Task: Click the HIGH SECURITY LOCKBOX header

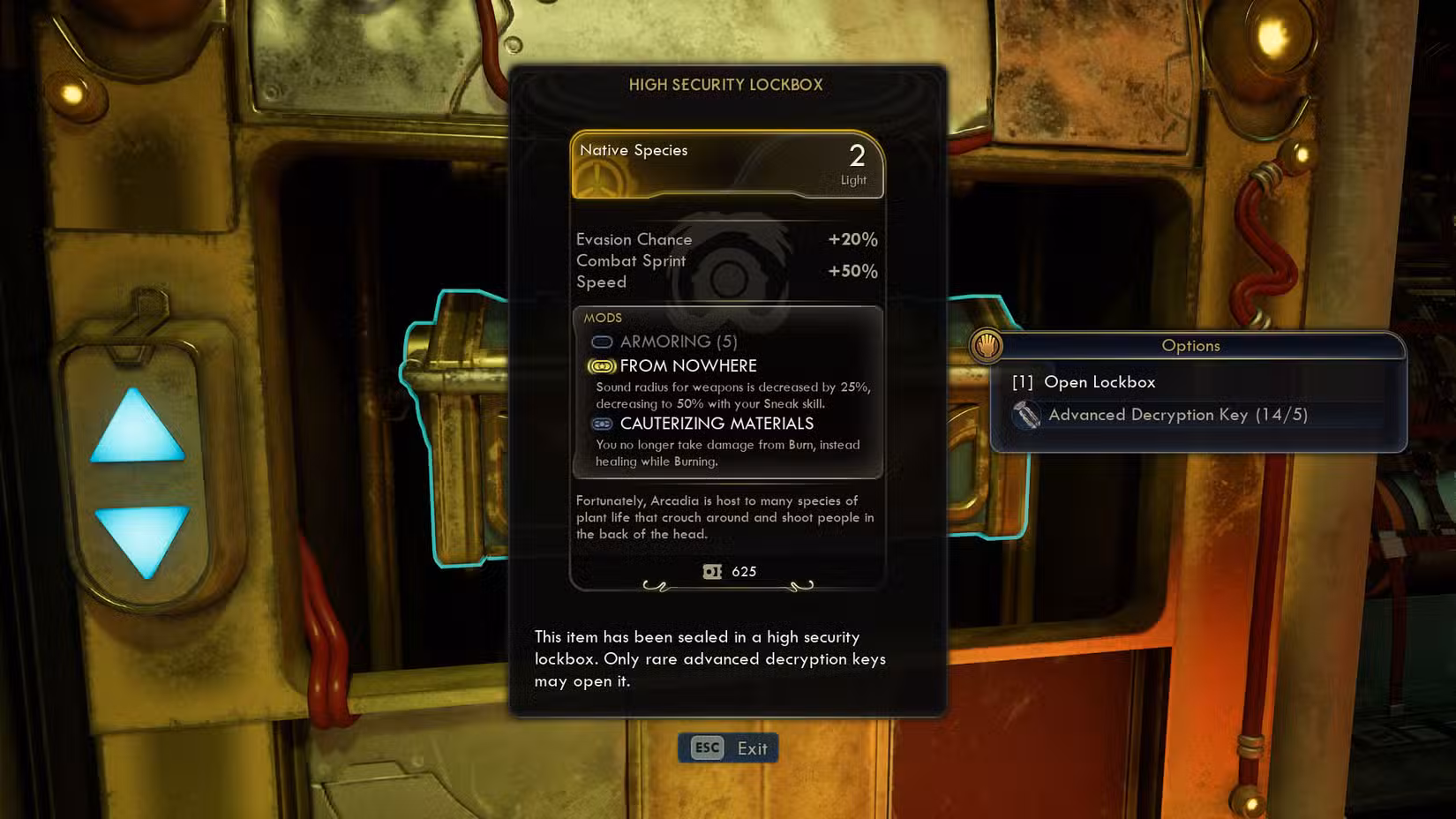Action: point(726,86)
